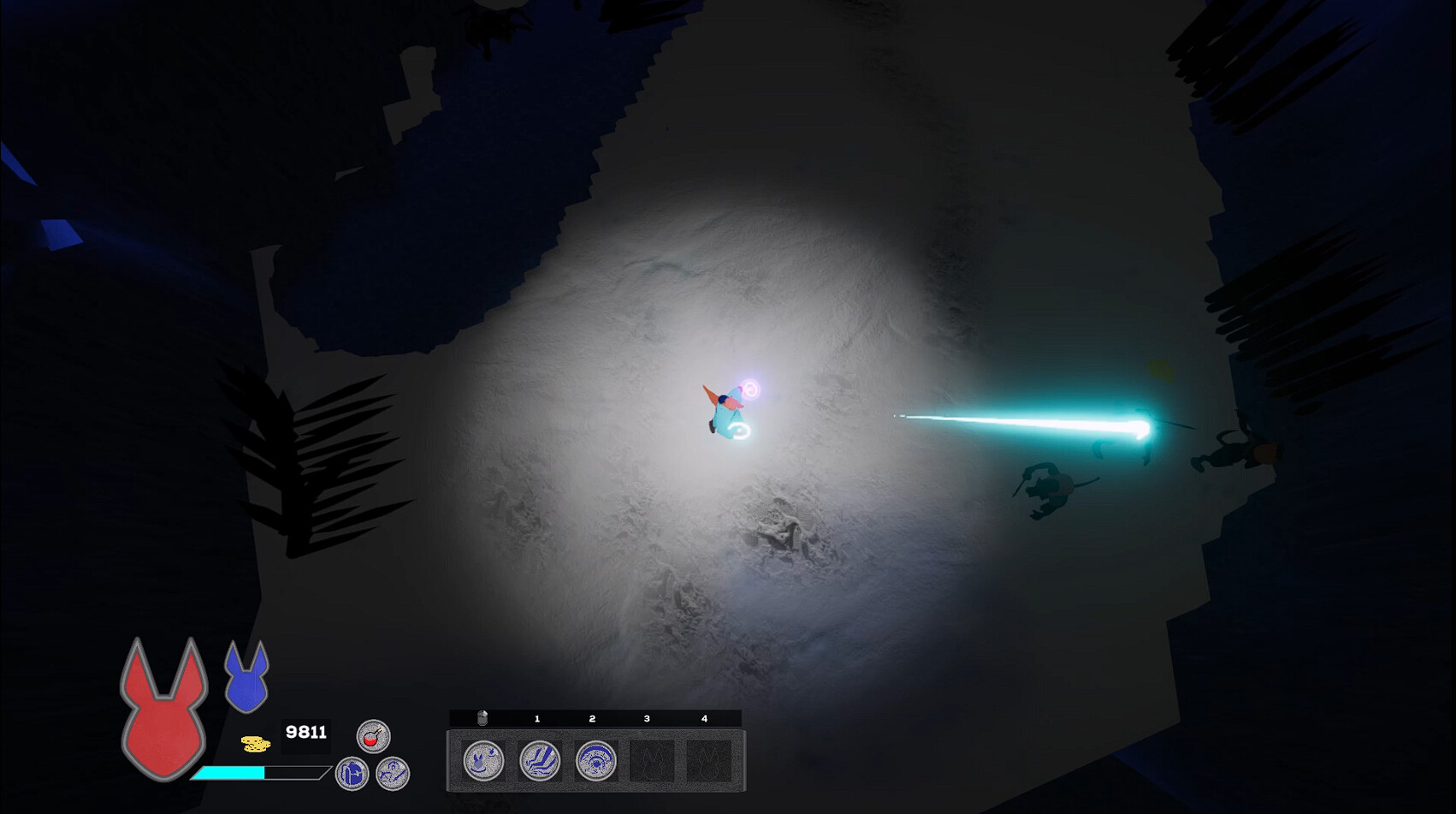Click the hotkey label 2 above the hotbar
The height and width of the screenshot is (814, 1456).
(x=592, y=719)
